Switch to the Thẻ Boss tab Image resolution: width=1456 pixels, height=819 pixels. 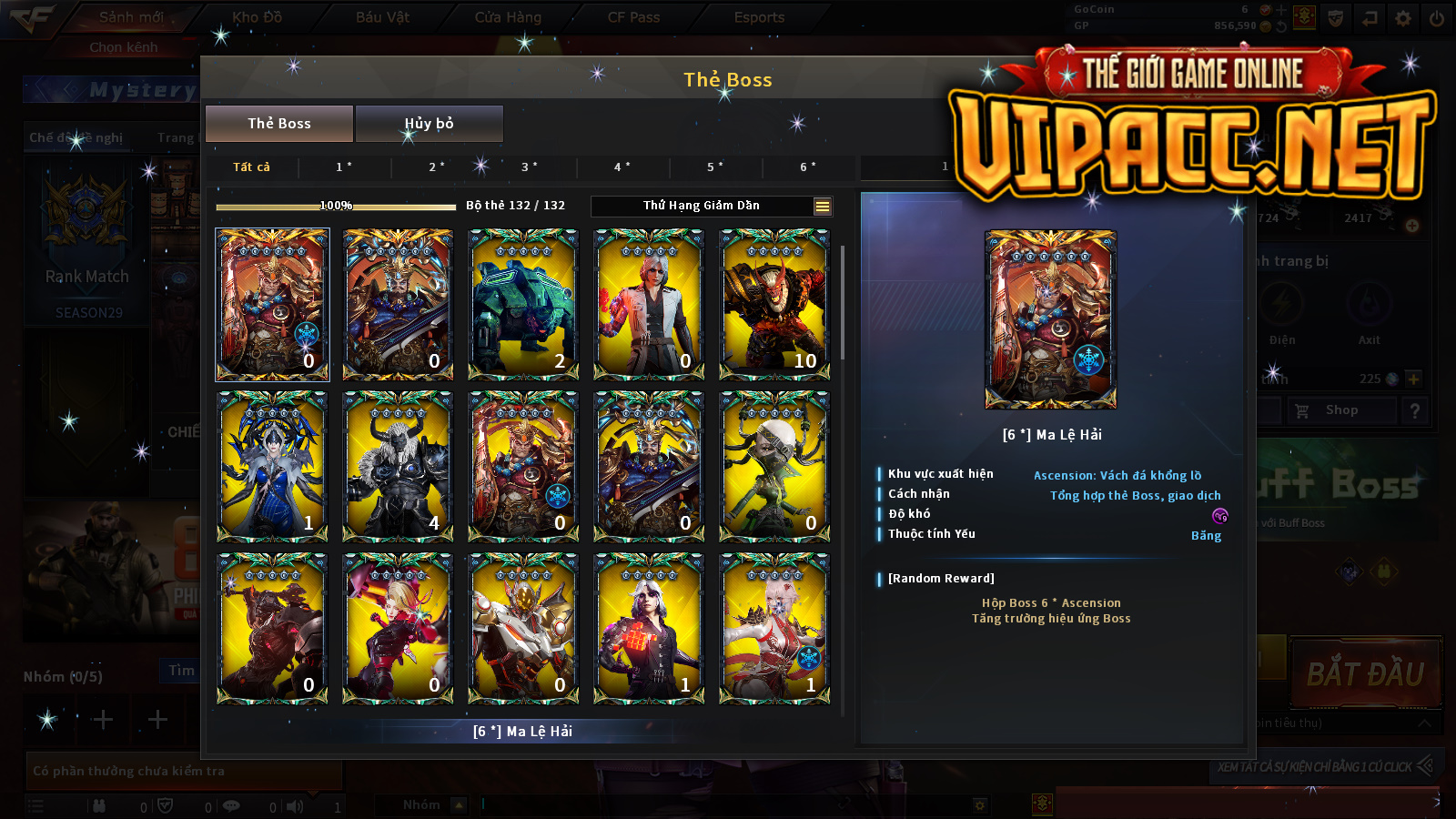click(x=279, y=124)
